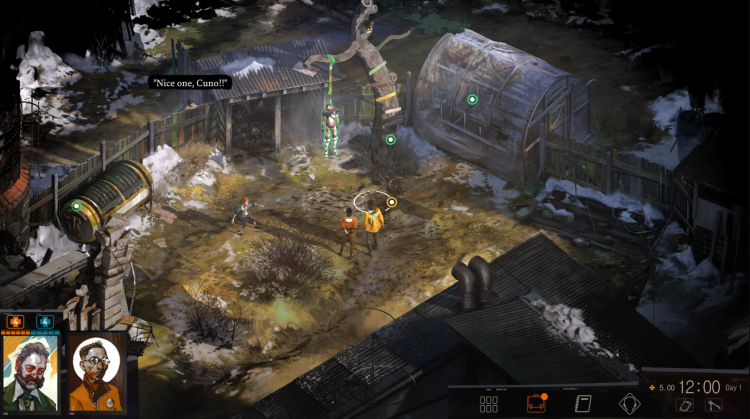Click the held ledger item slot
750x419 pixels.
[x=685, y=405]
